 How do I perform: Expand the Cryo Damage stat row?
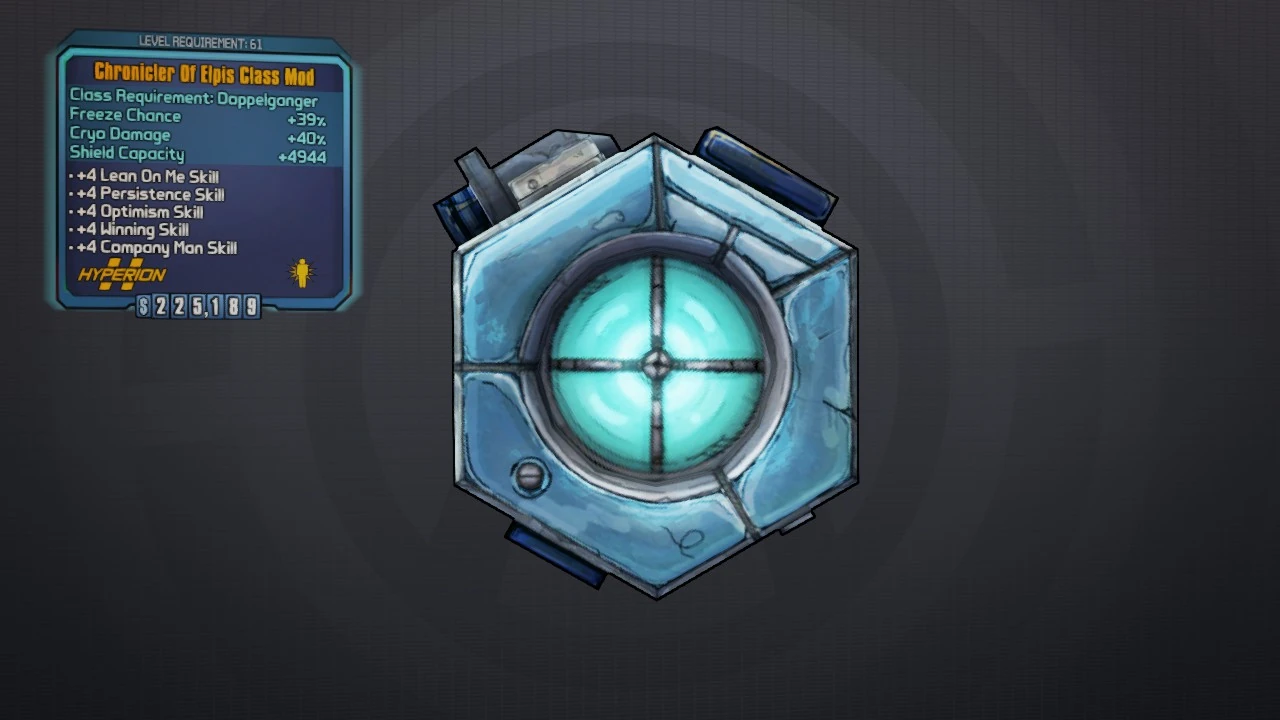[120, 134]
